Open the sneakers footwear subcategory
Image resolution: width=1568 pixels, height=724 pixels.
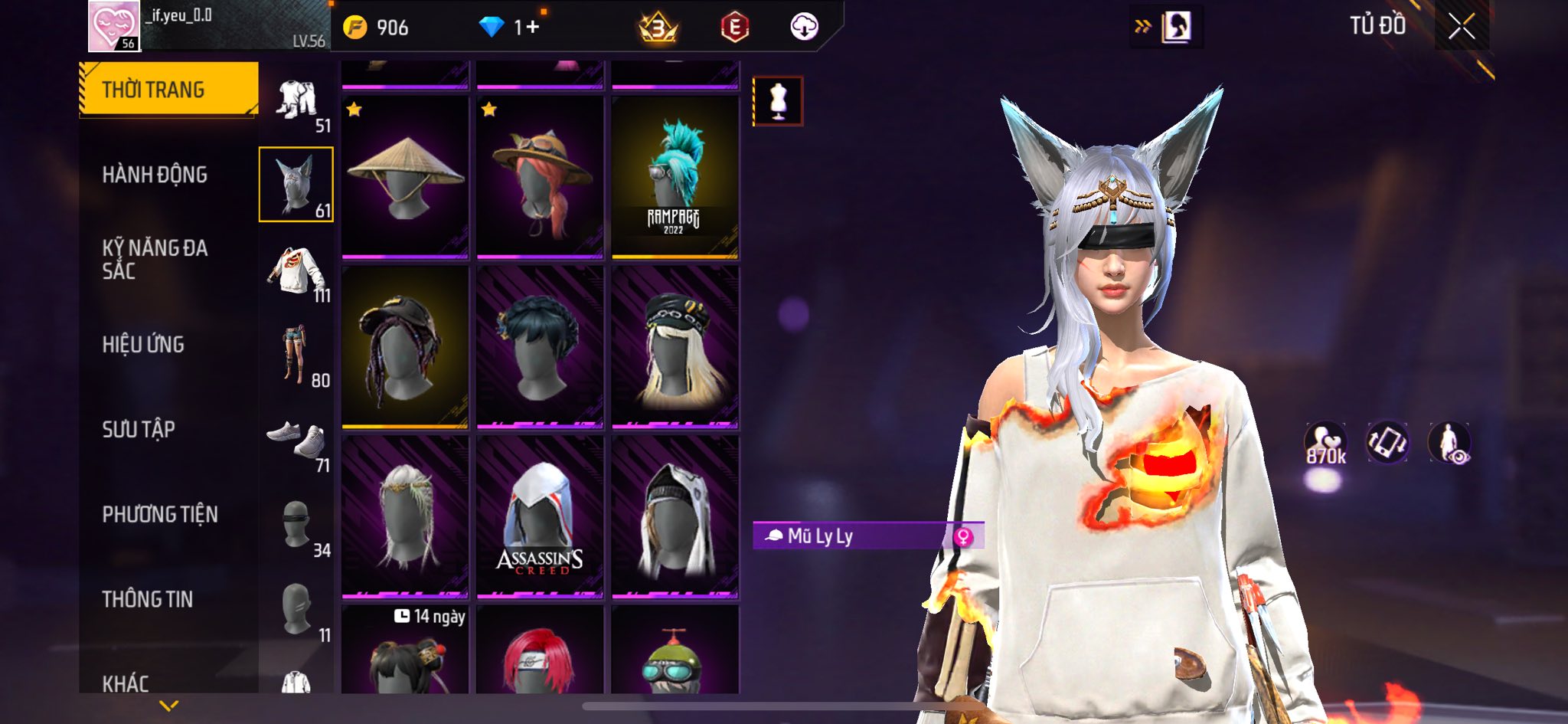[x=297, y=442]
